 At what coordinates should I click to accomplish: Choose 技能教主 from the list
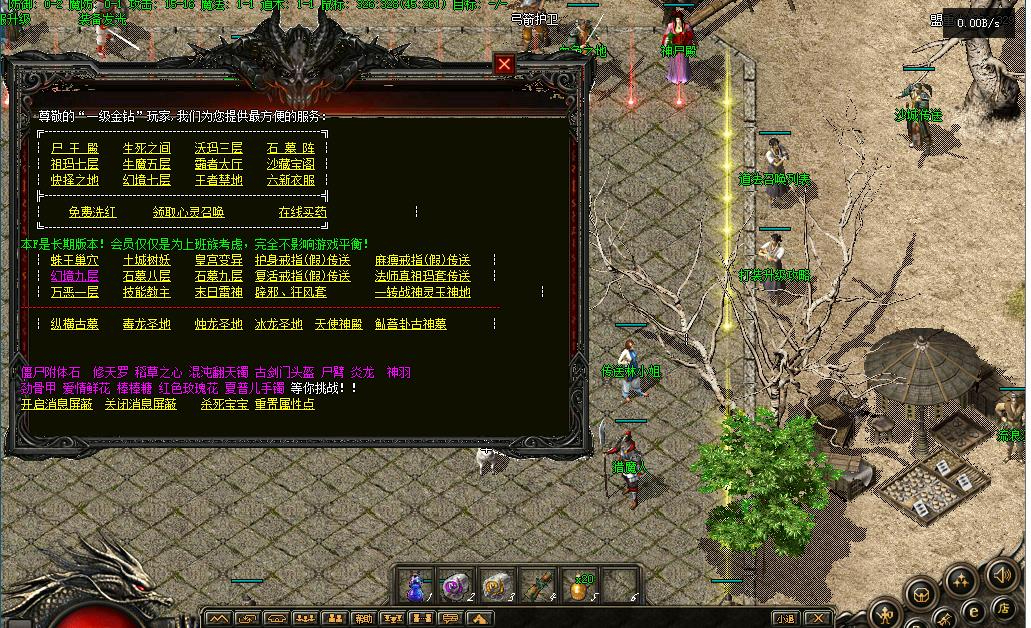pos(147,292)
